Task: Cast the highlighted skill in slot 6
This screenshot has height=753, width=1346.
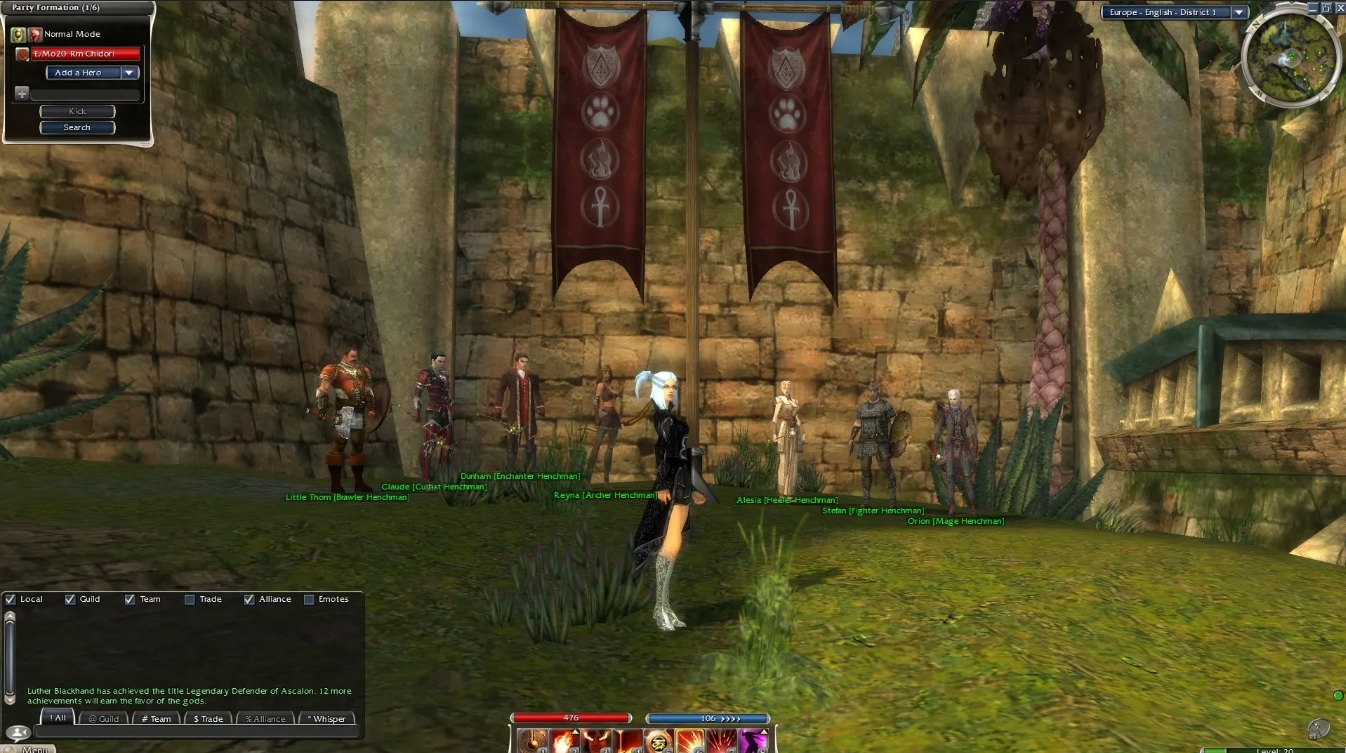Action: click(689, 740)
